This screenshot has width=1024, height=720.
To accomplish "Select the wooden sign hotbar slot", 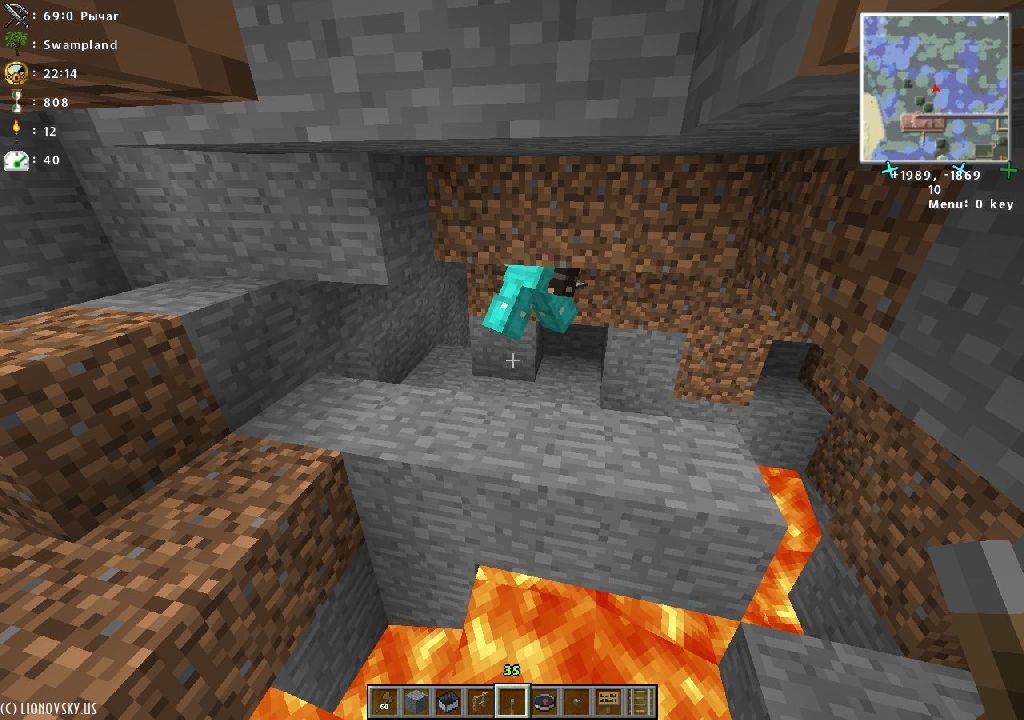I will tap(609, 702).
